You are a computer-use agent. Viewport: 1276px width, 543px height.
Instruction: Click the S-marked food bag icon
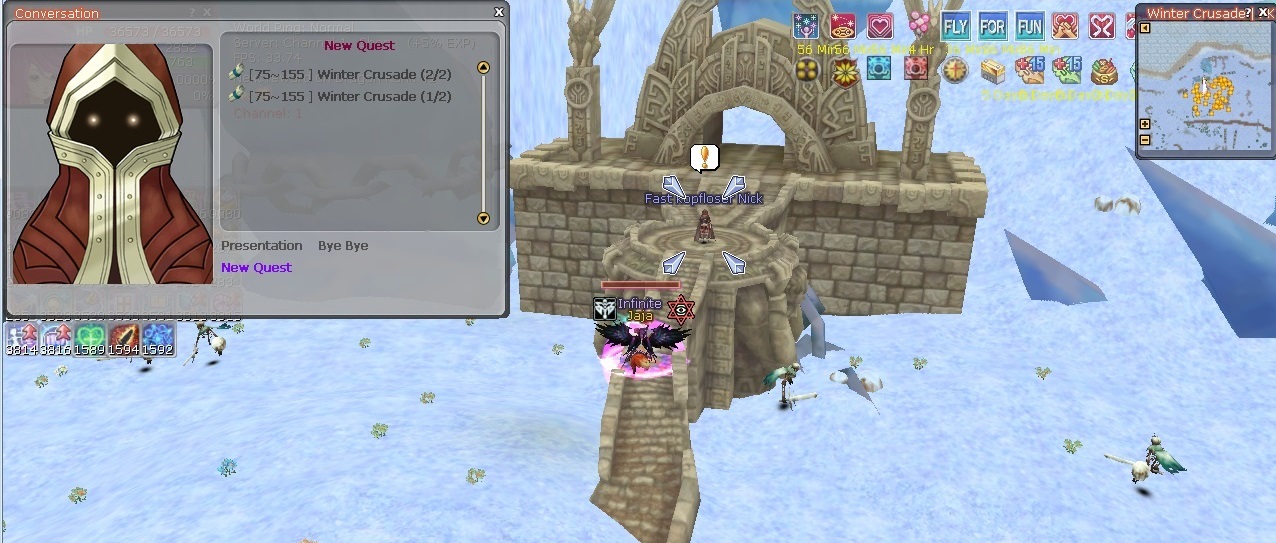[1104, 70]
